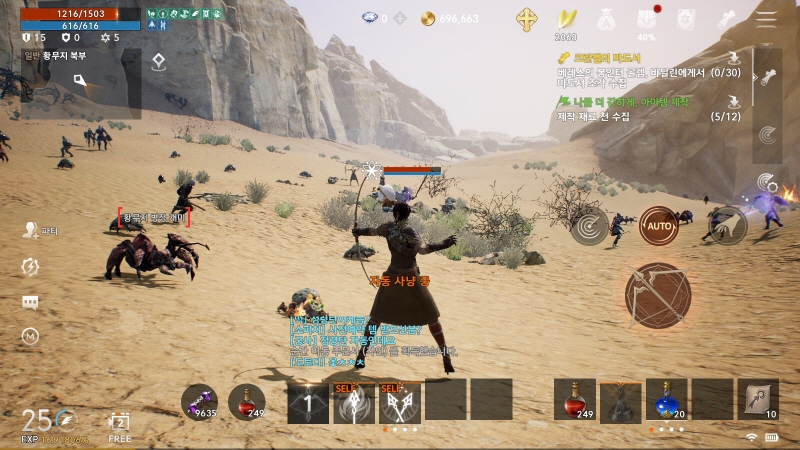Click the plus button beside diamond currency
The image size is (800, 450).
(399, 19)
